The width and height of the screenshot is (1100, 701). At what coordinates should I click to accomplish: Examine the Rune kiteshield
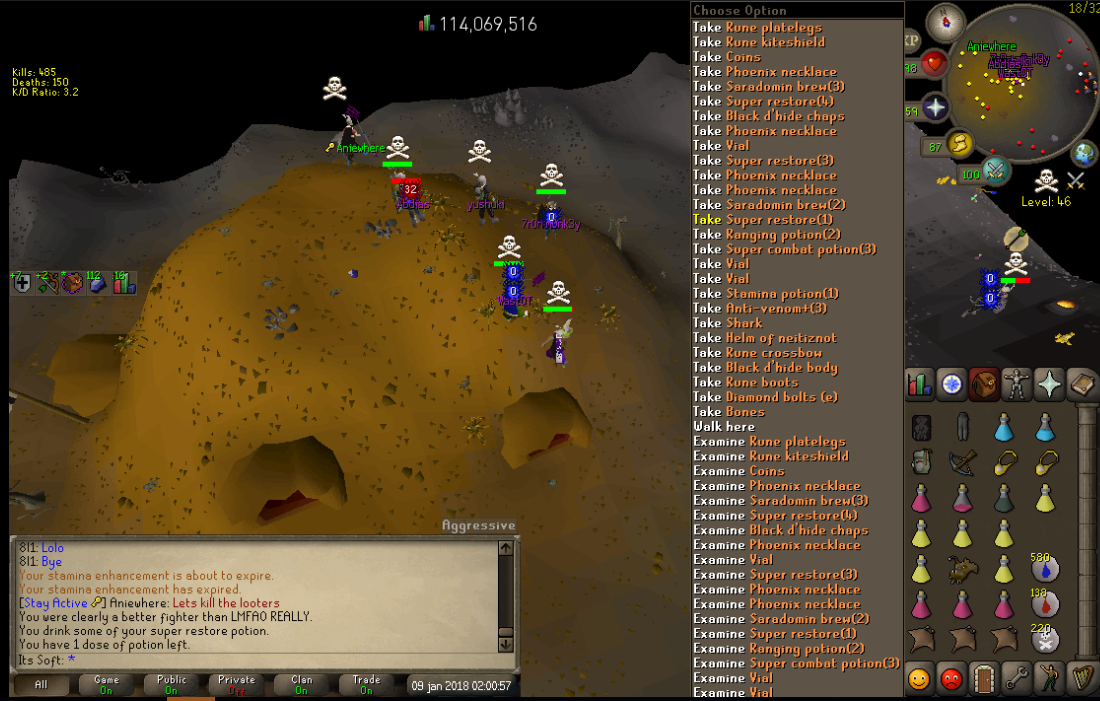coord(785,456)
